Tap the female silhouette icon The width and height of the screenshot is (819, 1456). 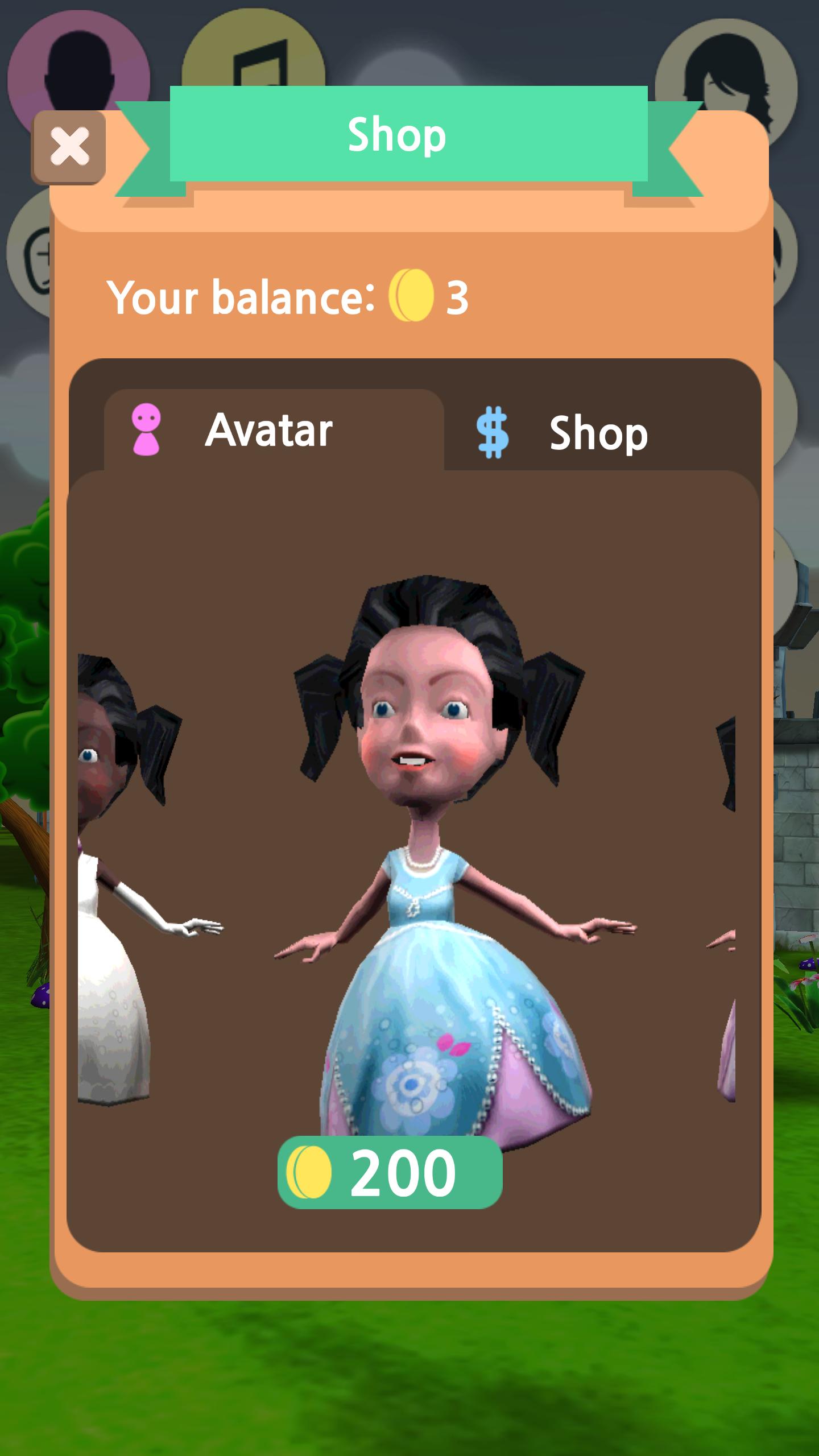point(726,68)
